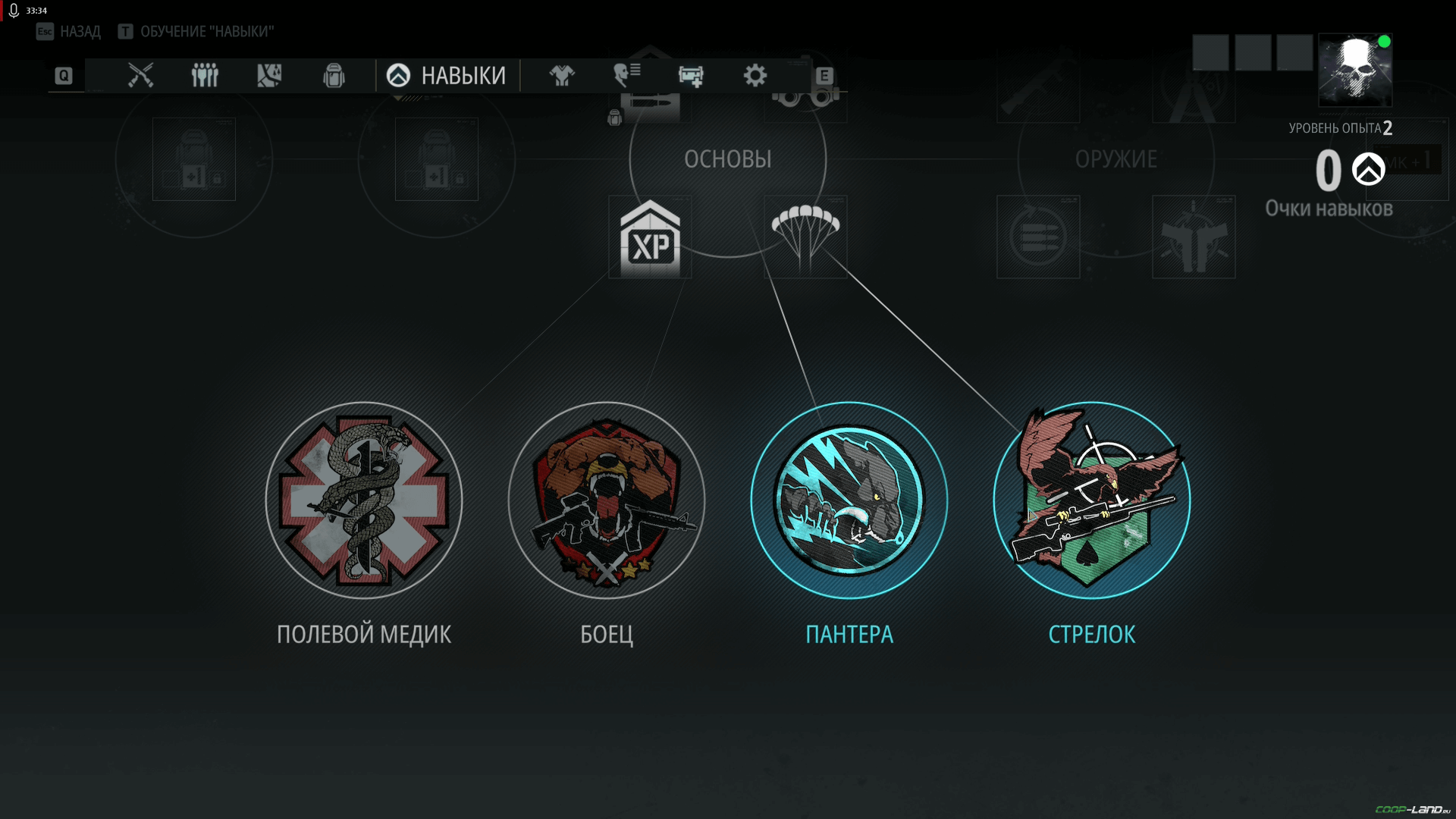
Task: Open the Обучение "Навыки" tutorial
Action: (196, 31)
